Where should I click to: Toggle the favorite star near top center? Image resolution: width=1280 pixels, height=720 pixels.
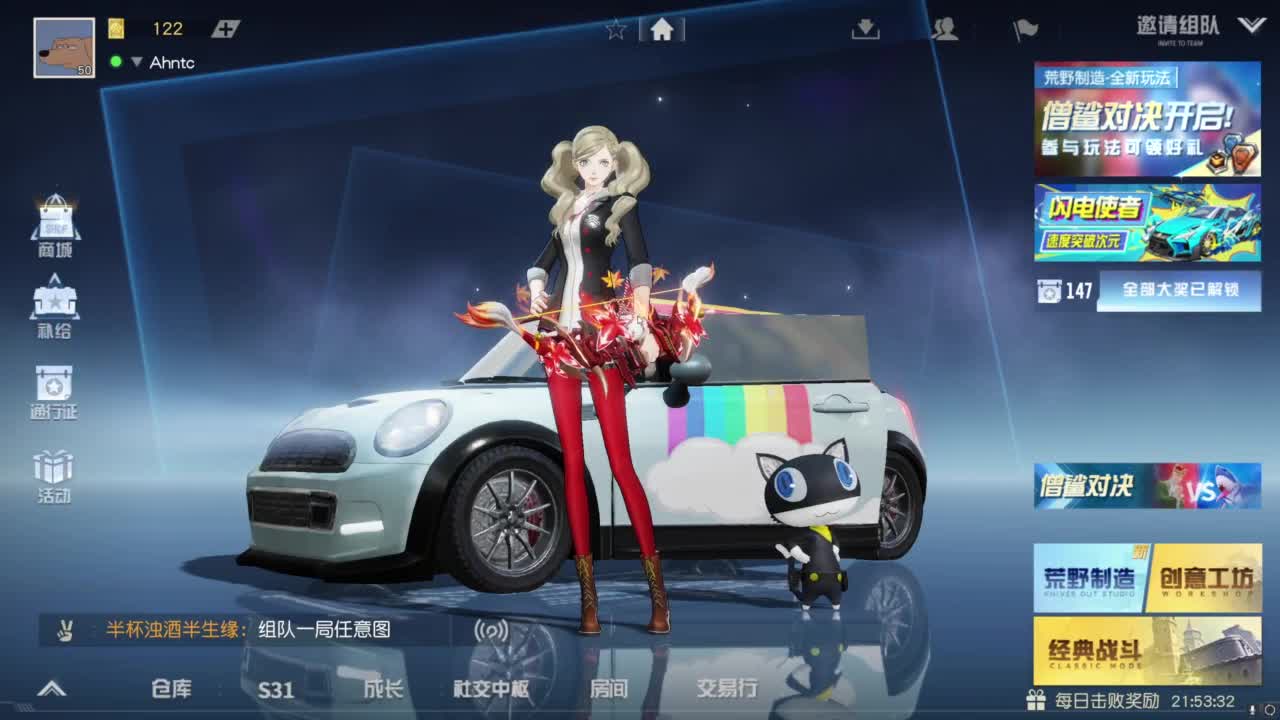tap(614, 29)
